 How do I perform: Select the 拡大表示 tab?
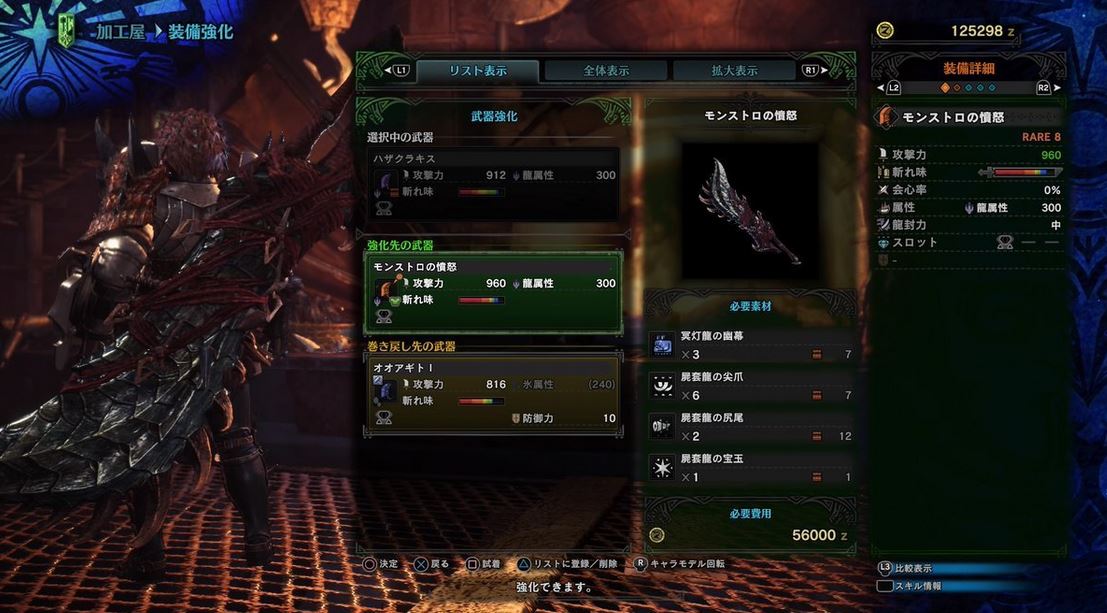pyautogui.click(x=733, y=71)
